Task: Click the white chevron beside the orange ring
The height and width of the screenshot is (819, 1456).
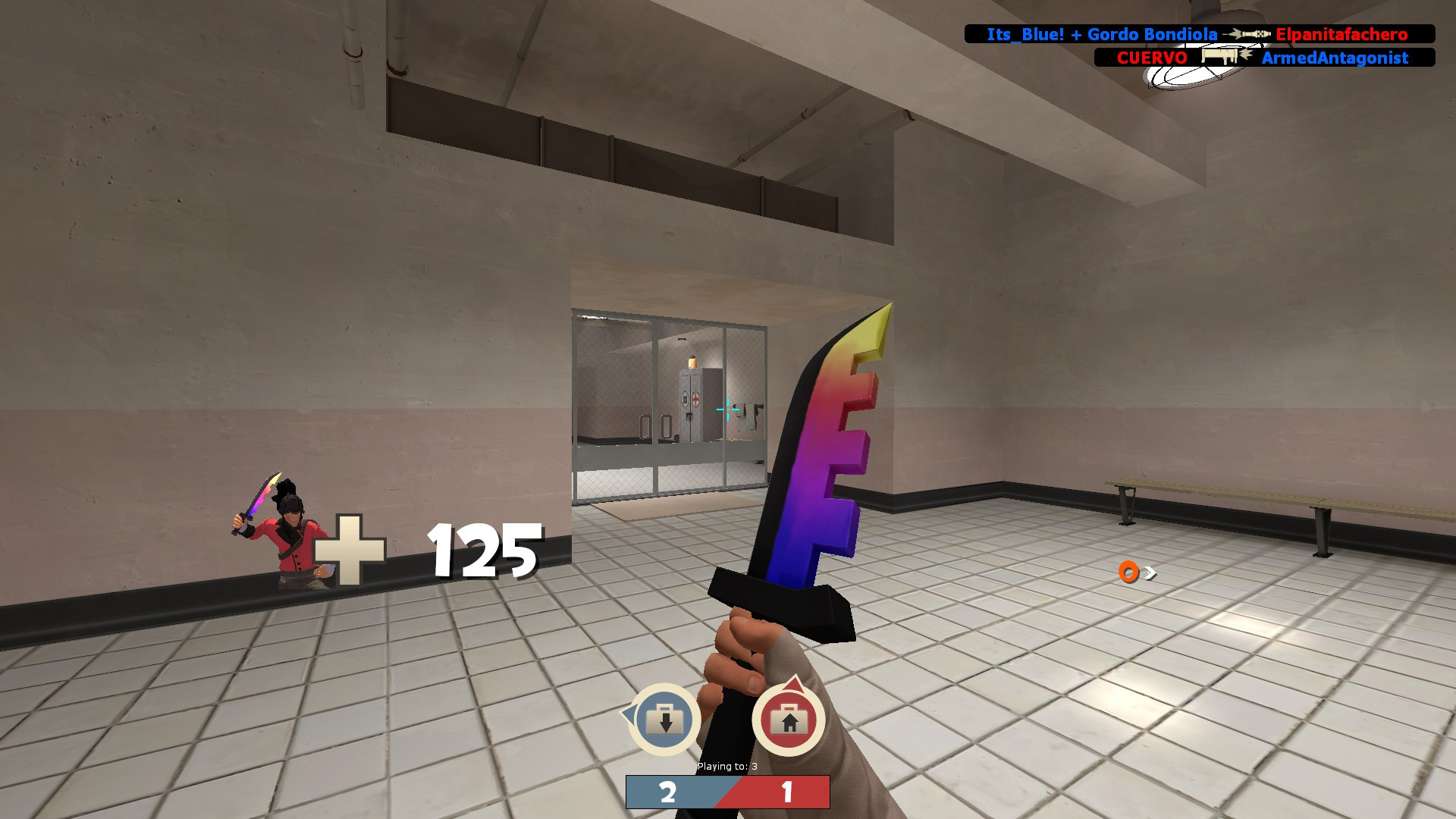Action: 1150,573
